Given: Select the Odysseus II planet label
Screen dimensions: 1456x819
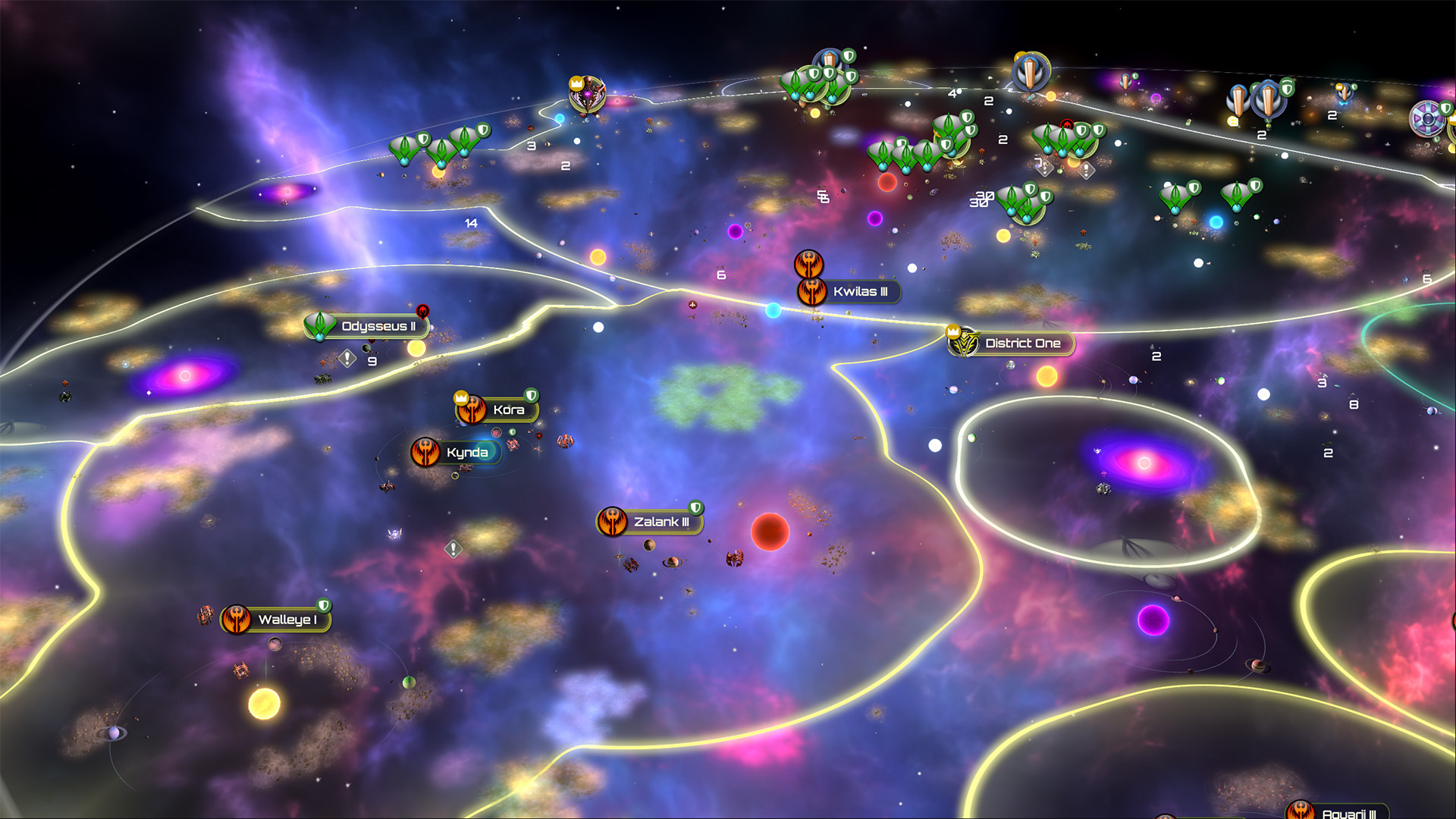Looking at the screenshot, I should 377,327.
